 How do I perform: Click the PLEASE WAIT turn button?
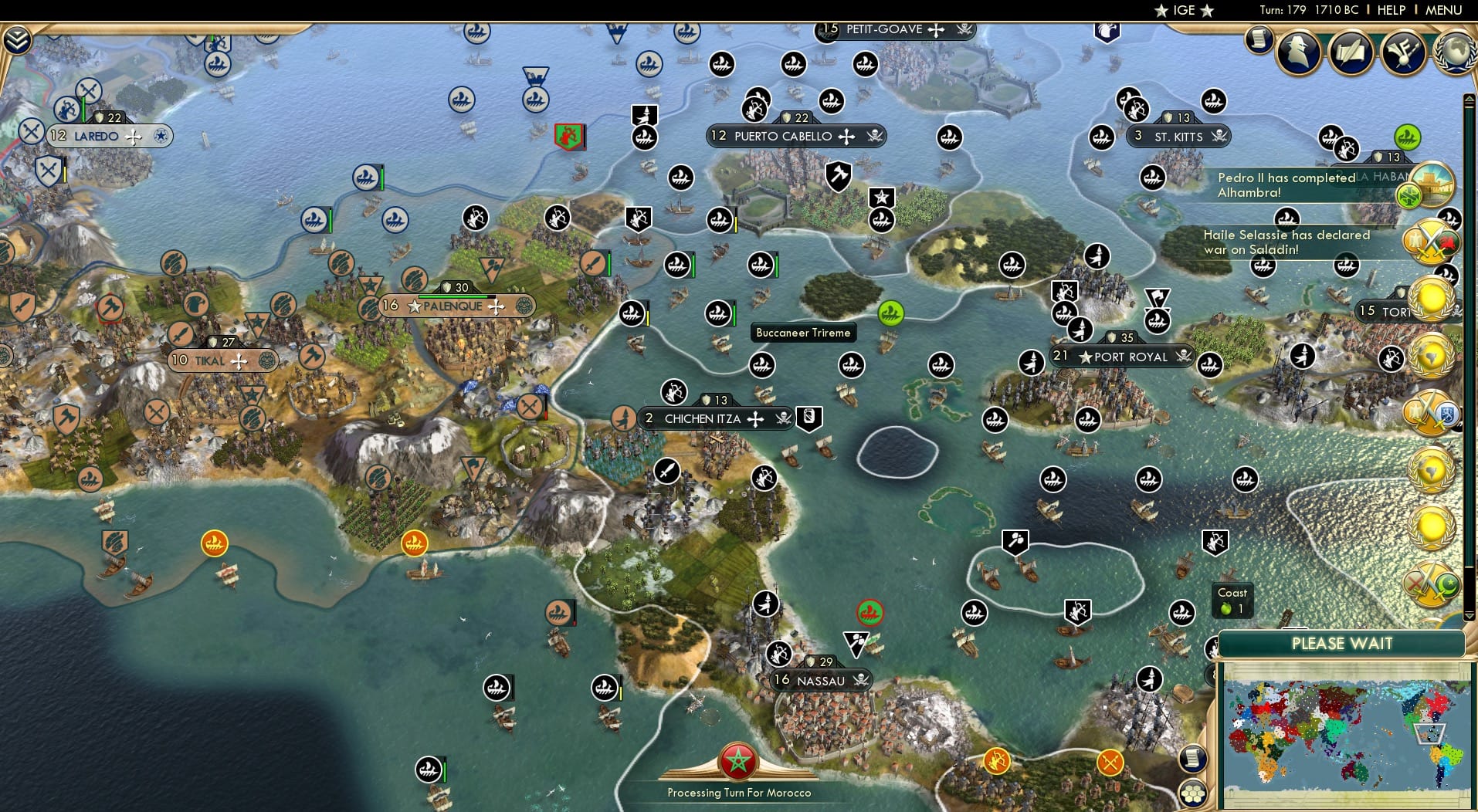tap(1344, 644)
